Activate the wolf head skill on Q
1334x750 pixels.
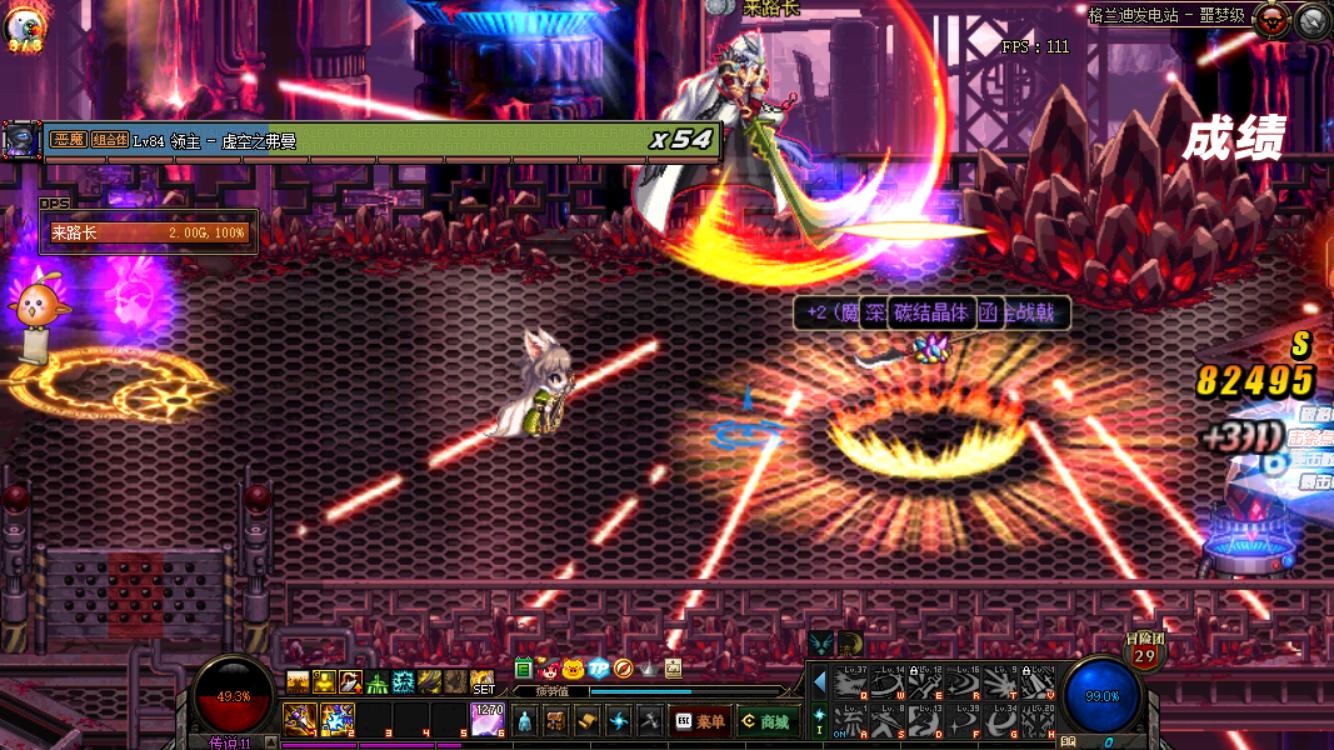[850, 683]
